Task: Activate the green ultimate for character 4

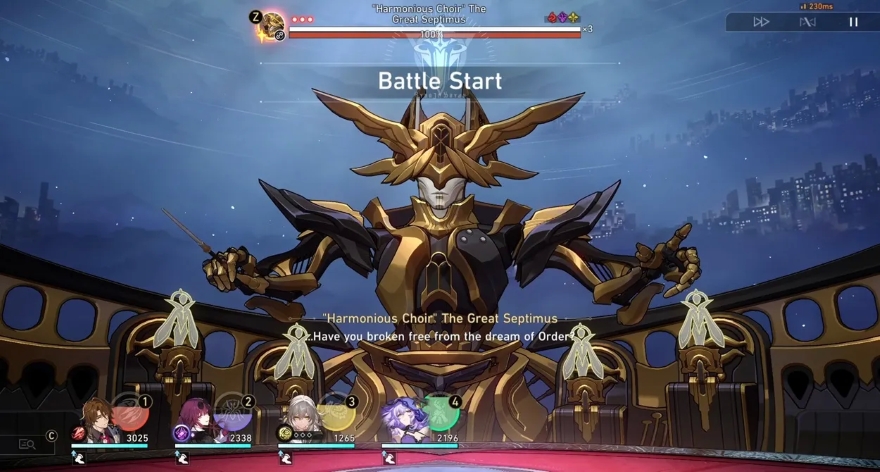Action: coord(441,411)
